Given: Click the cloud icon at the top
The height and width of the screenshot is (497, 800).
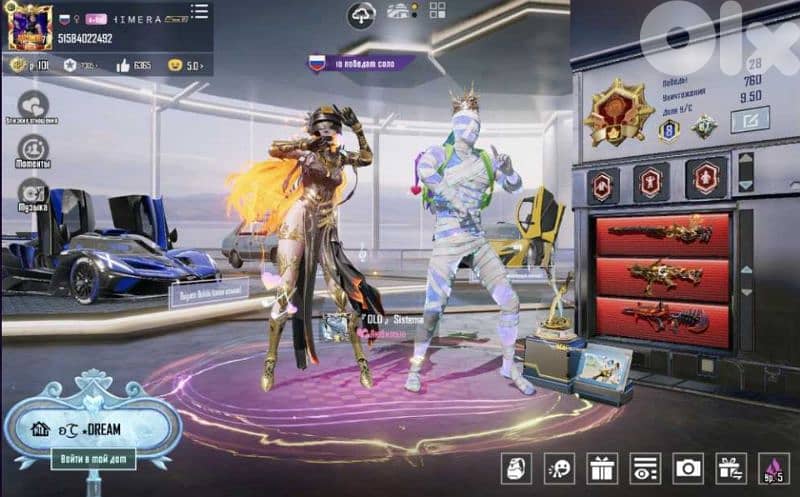Looking at the screenshot, I should (x=361, y=15).
